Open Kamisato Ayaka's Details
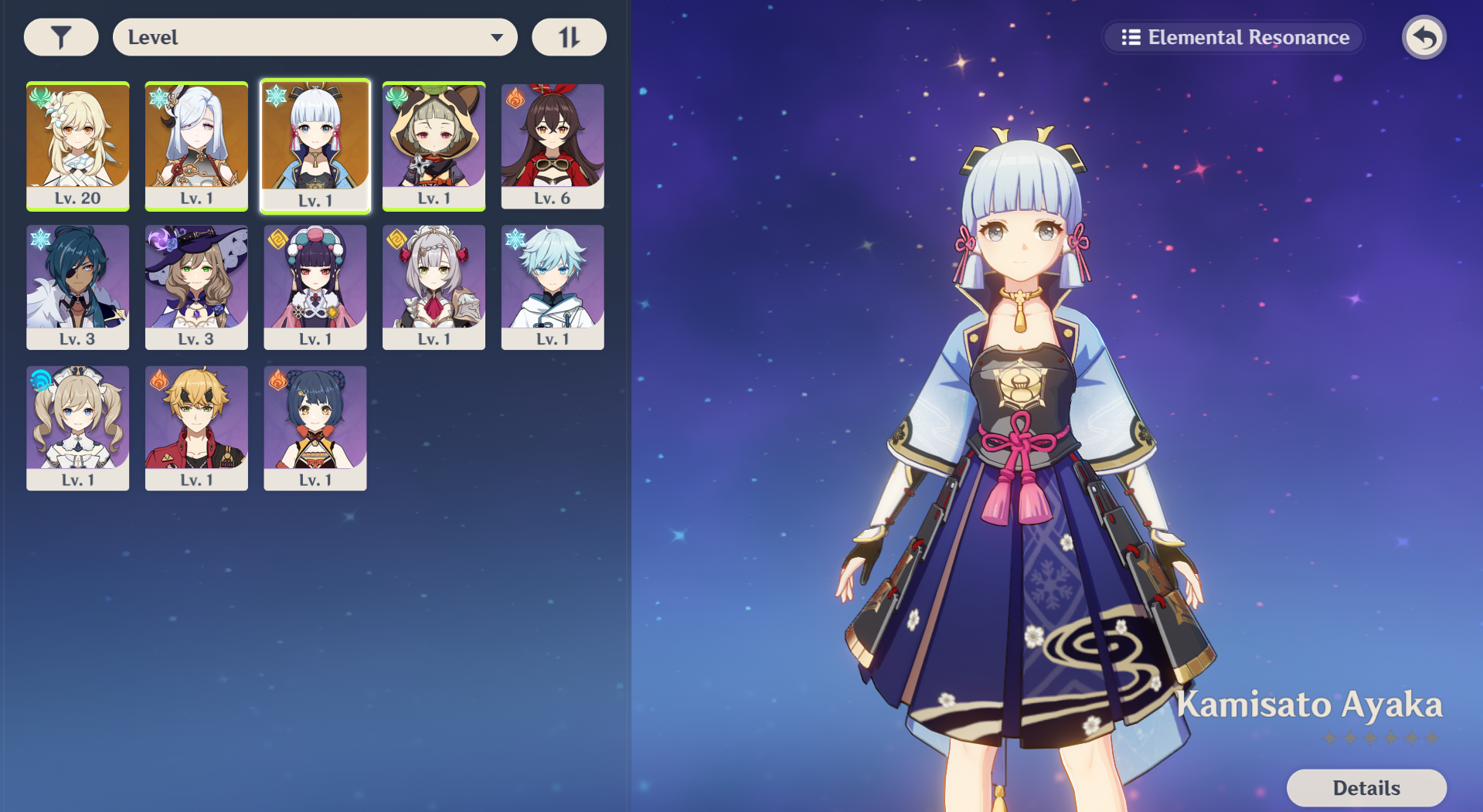 [x=1366, y=787]
